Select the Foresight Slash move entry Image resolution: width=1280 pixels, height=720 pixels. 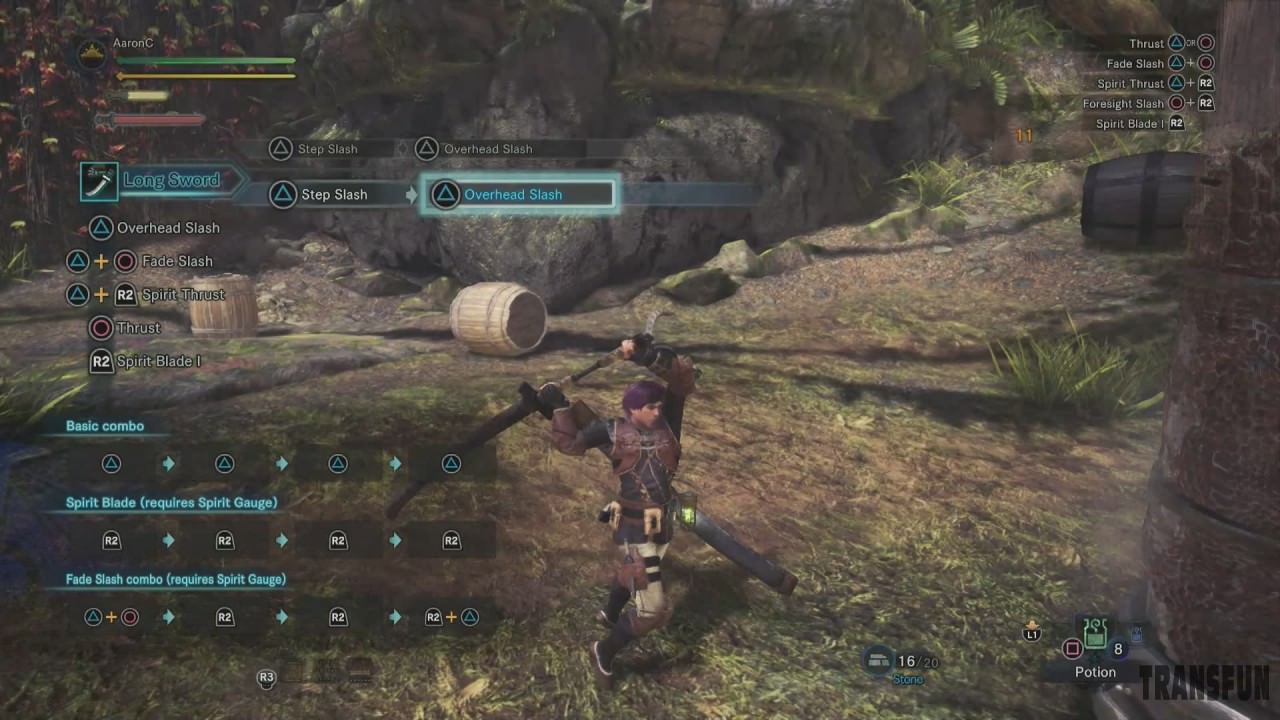[x=1123, y=104]
